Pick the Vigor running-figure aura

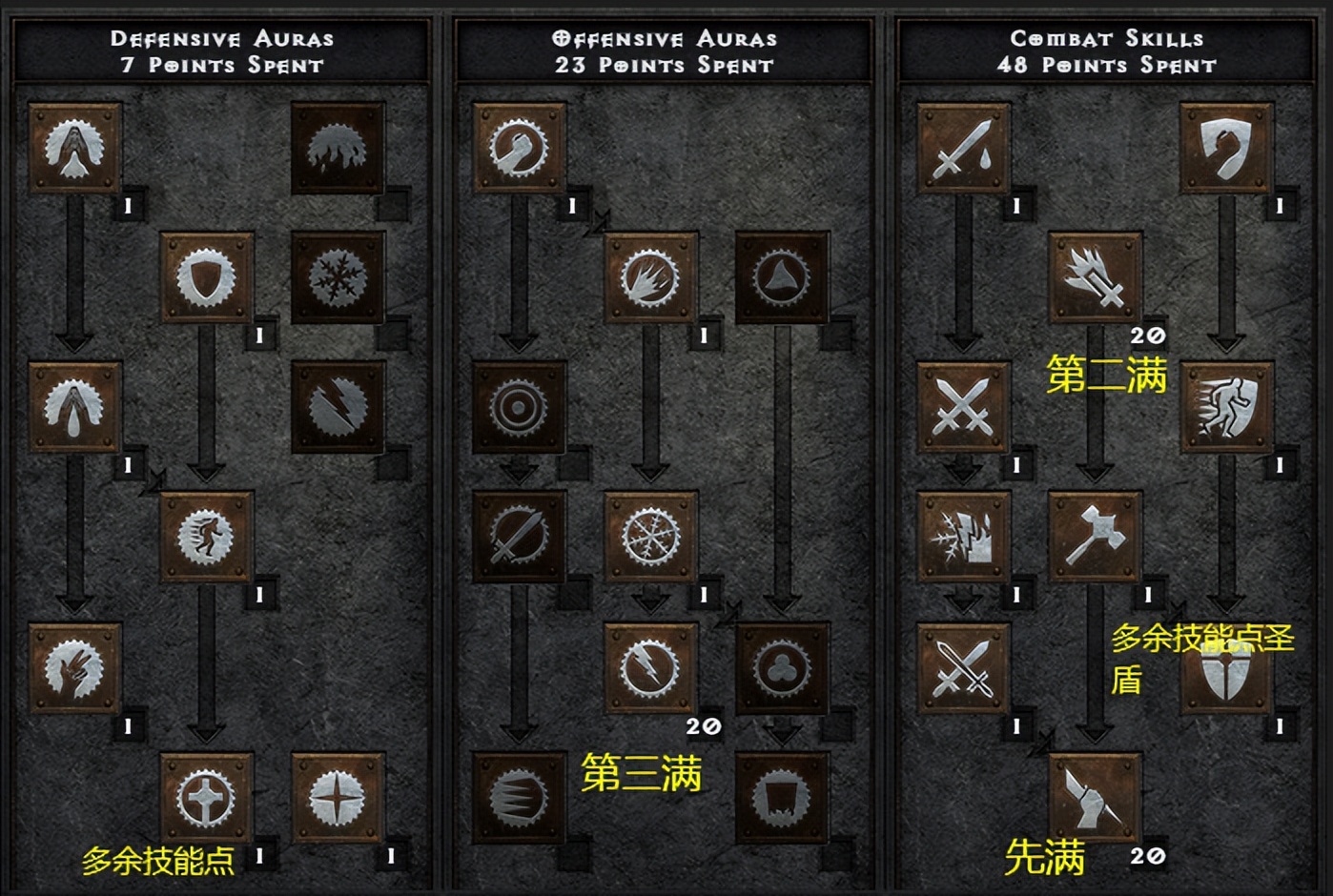pyautogui.click(x=206, y=537)
